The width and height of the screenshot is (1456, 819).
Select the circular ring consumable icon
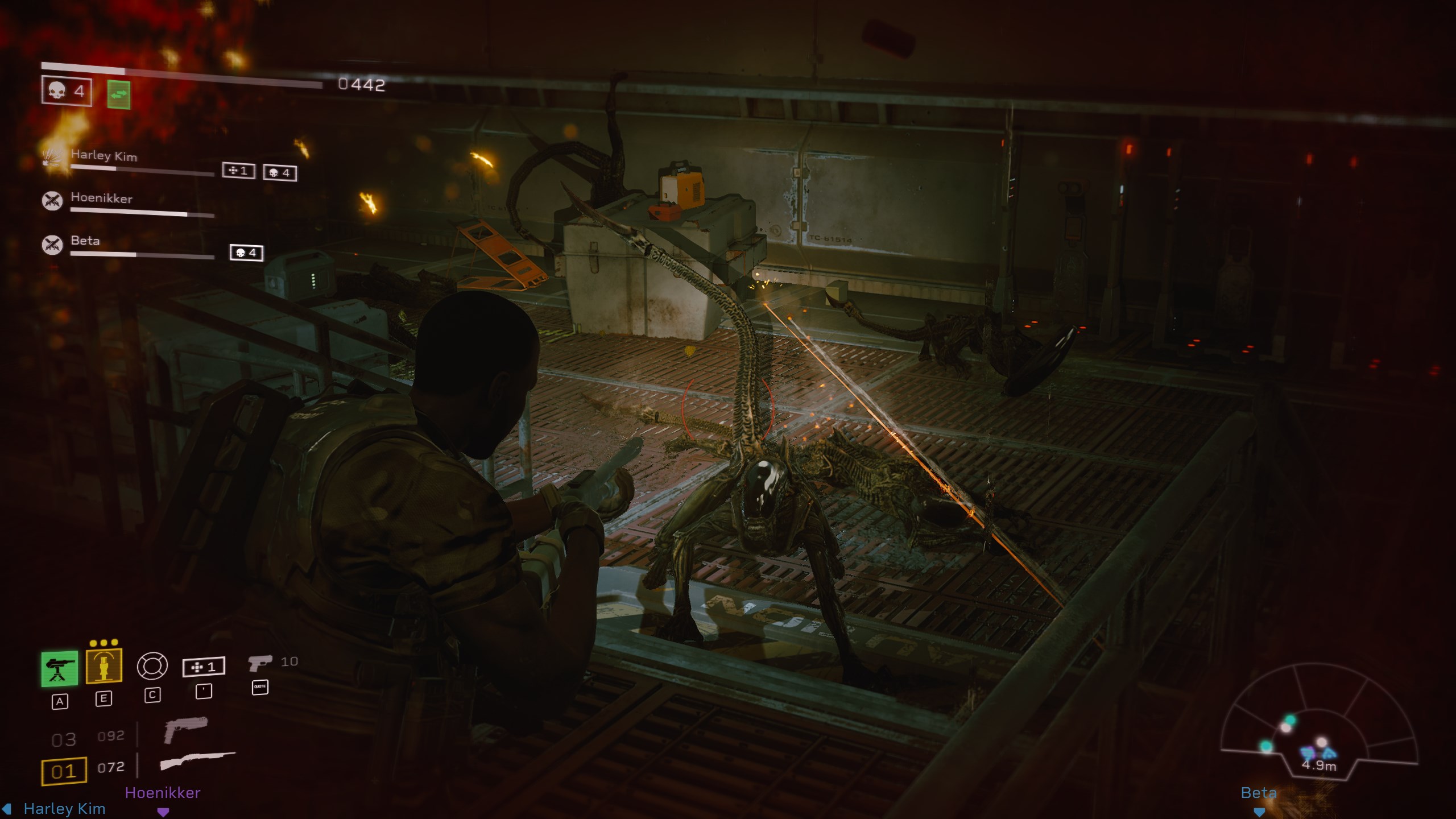tap(152, 666)
